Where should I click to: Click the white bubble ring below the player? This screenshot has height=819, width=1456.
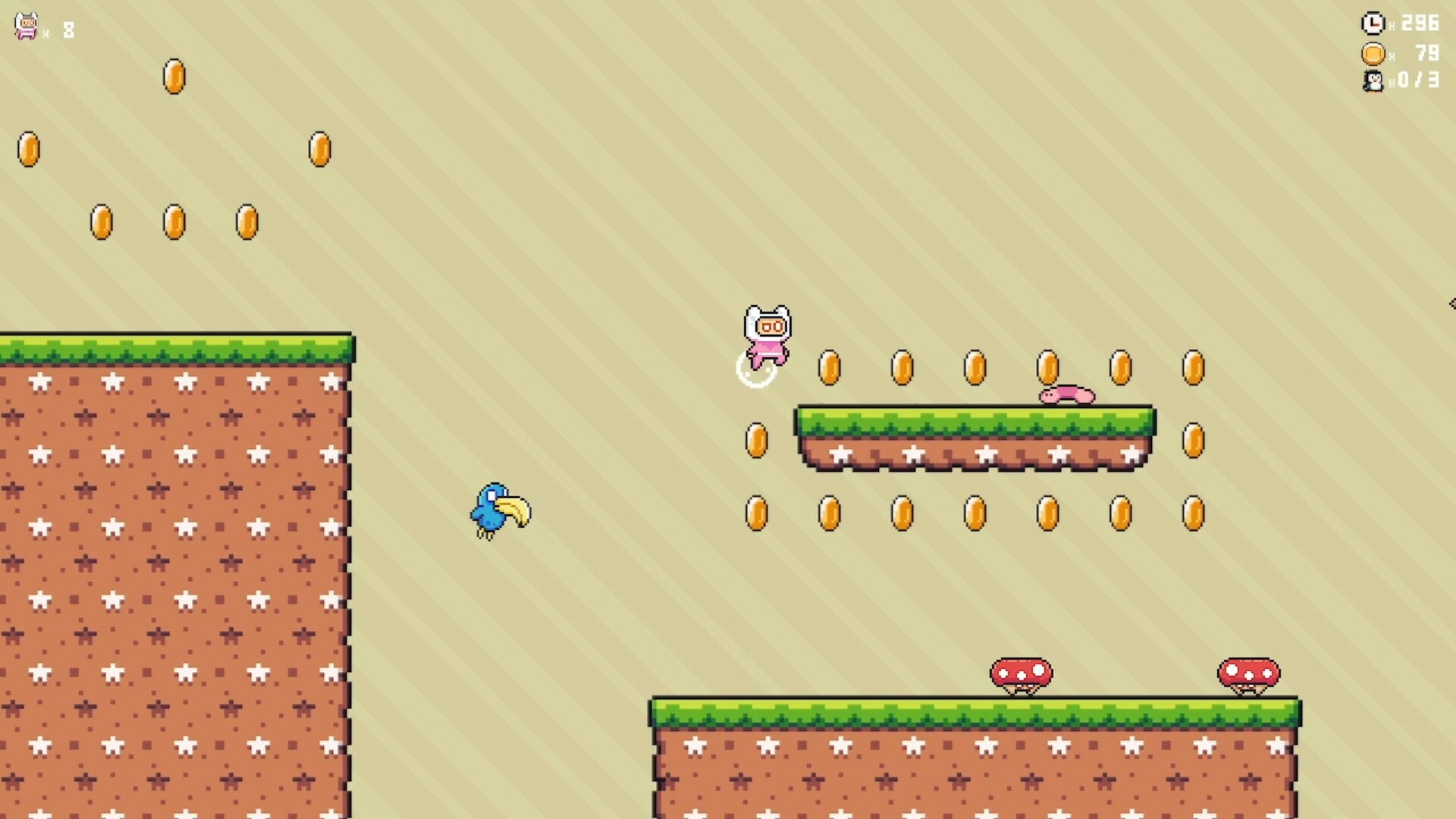tap(756, 373)
